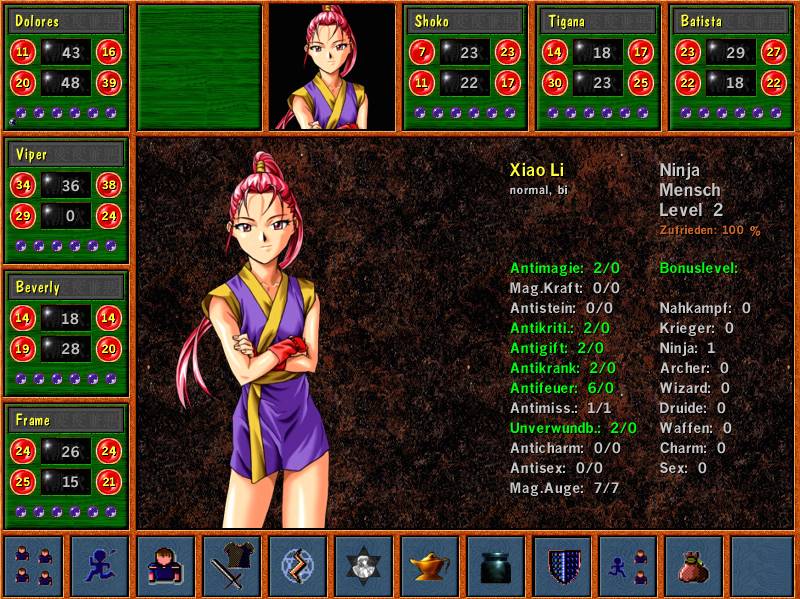
Task: Activate the lightning bolt orb icon
Action: coord(298,566)
